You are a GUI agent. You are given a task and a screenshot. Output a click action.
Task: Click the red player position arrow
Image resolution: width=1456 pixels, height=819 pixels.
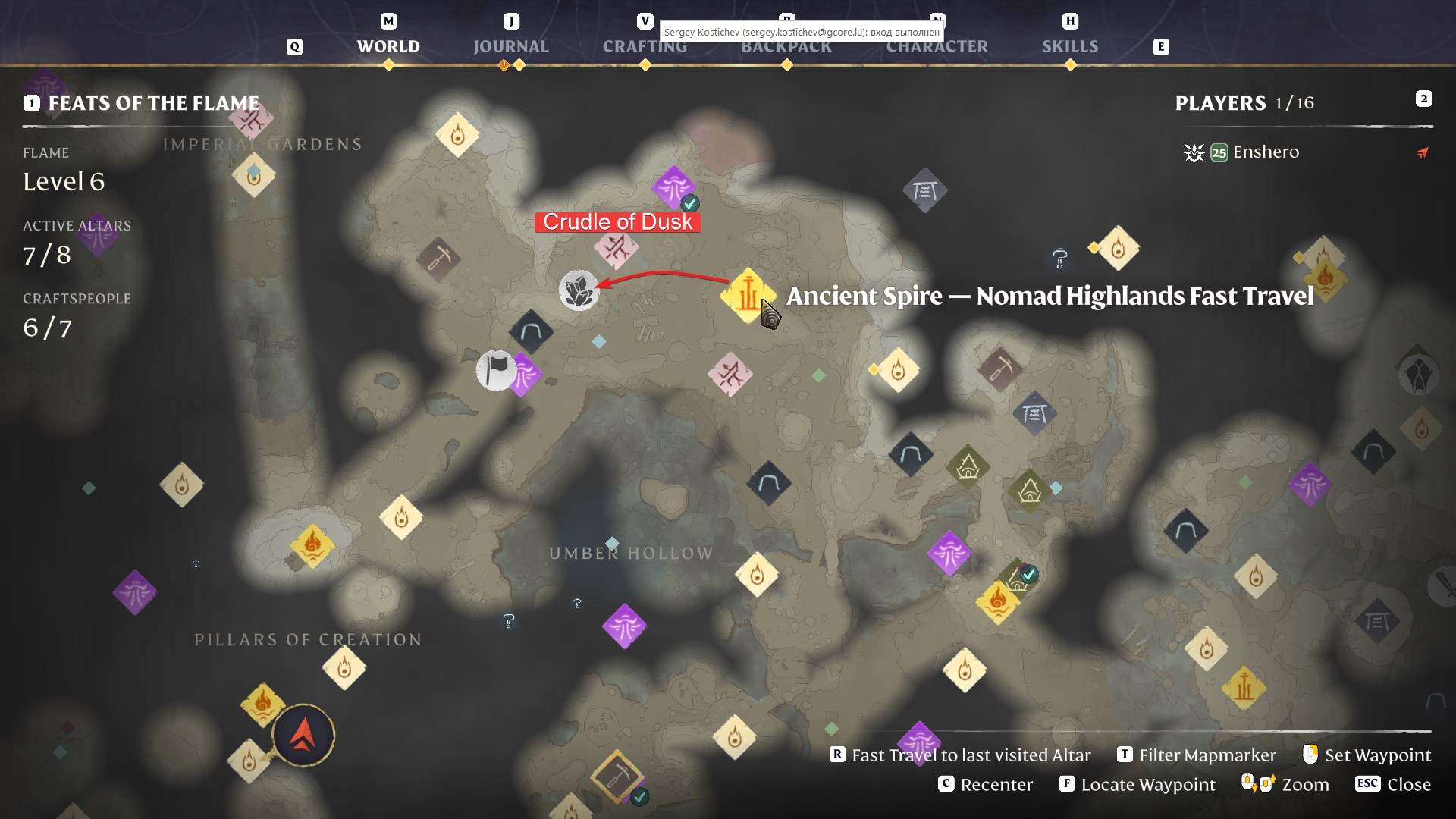pos(303,734)
